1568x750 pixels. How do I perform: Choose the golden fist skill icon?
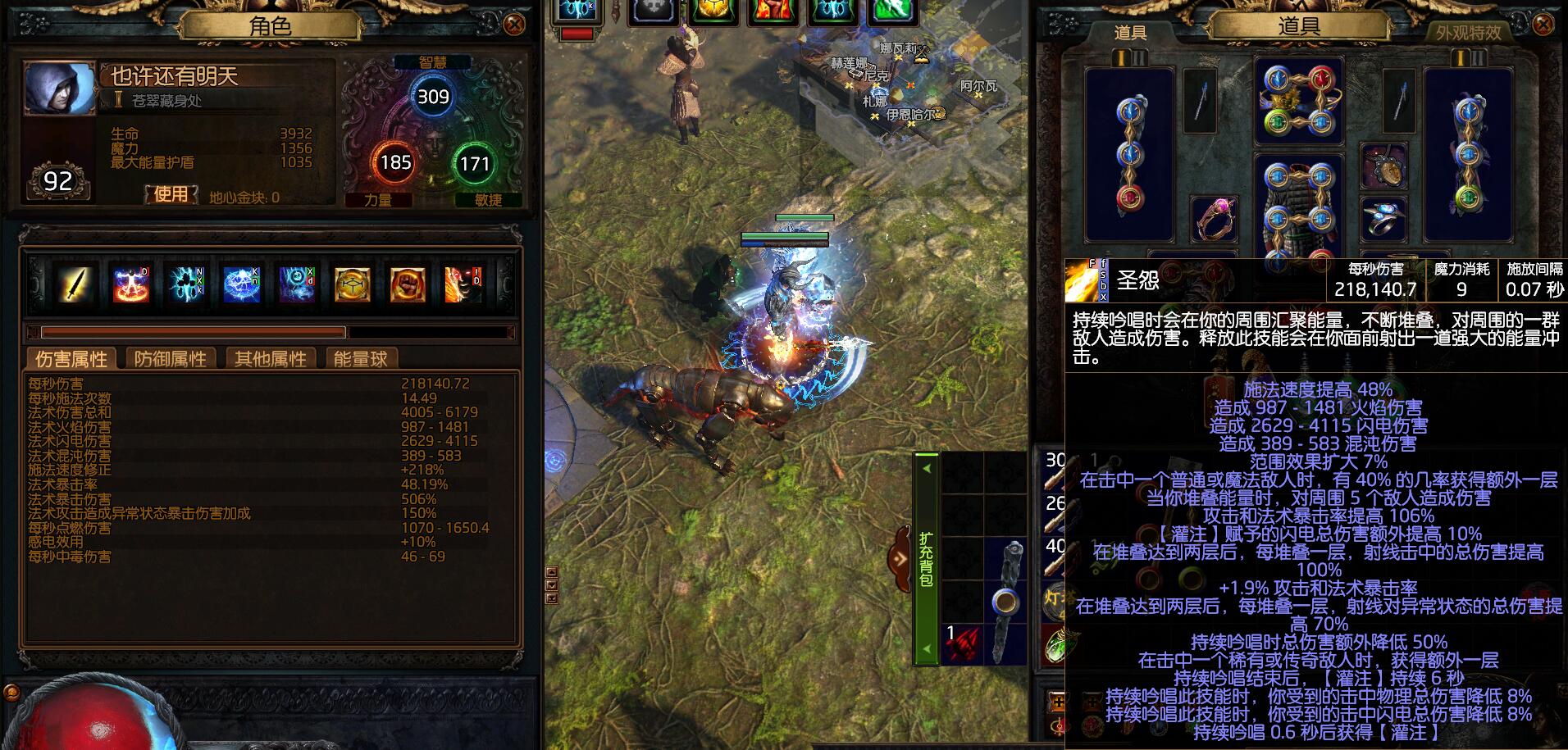point(407,284)
